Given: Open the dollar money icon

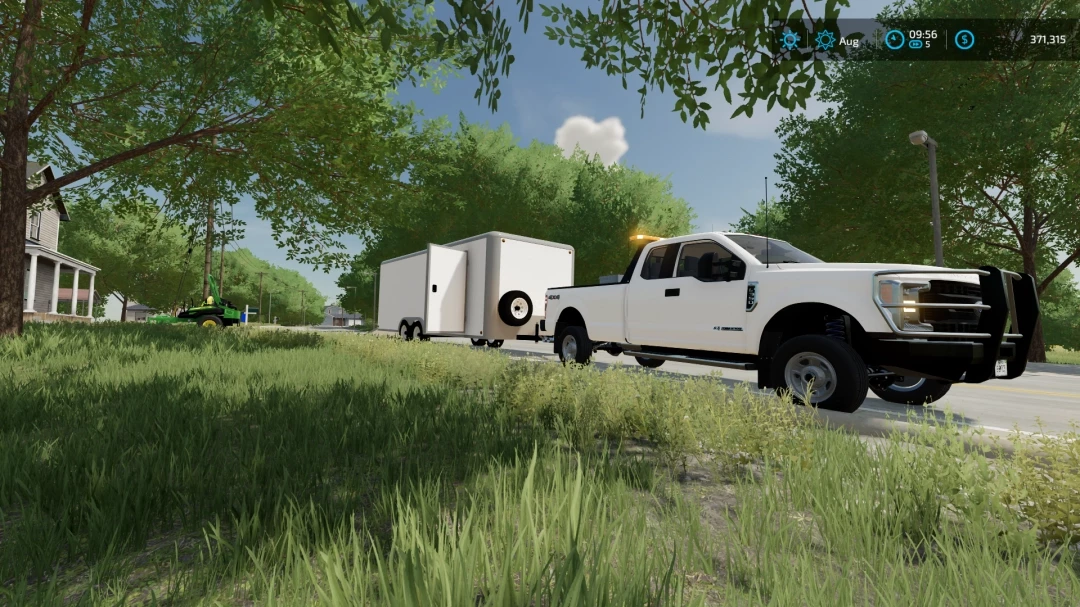Looking at the screenshot, I should (964, 40).
